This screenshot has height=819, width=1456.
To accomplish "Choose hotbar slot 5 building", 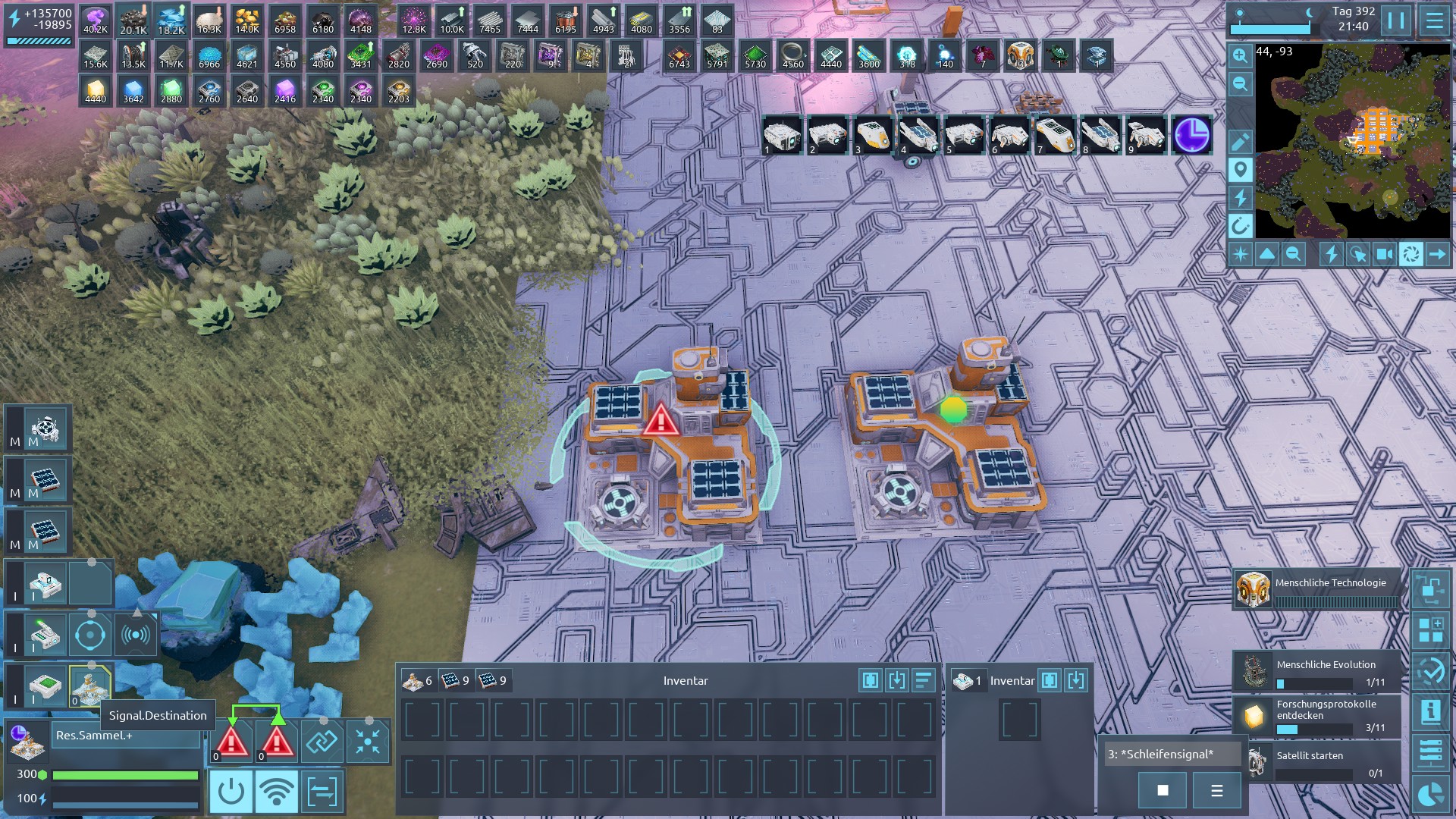I will coord(964,135).
